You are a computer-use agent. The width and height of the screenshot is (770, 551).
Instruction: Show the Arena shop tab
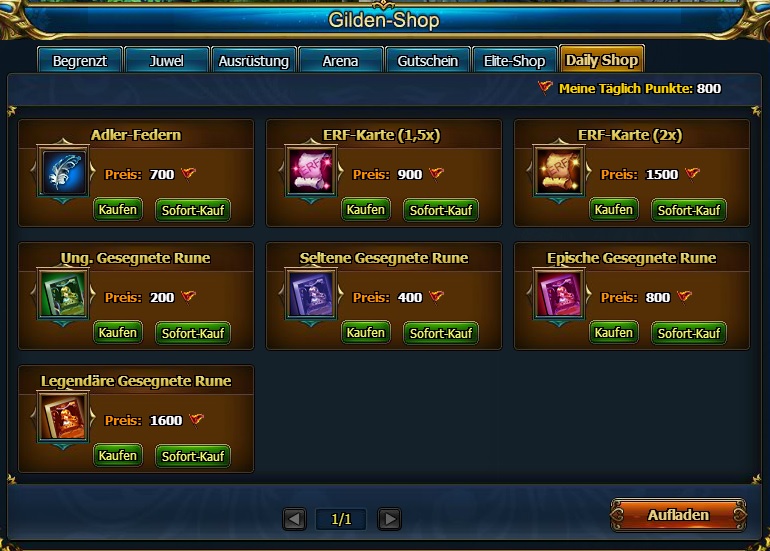tap(340, 60)
